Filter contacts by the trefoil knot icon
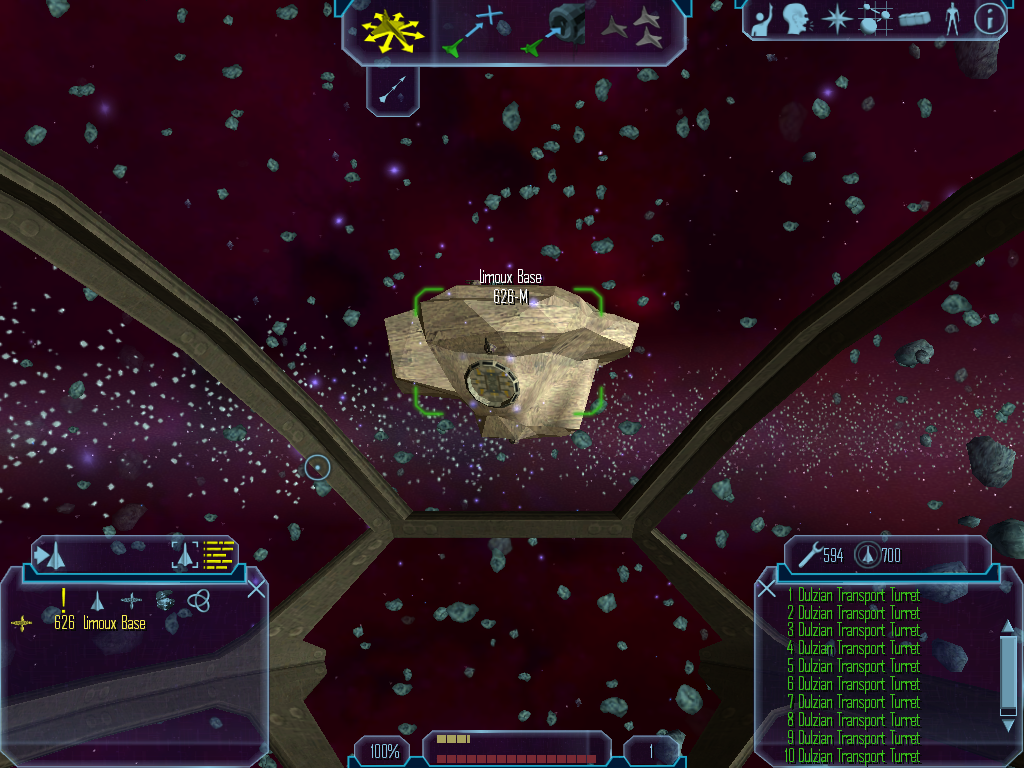 pos(198,599)
